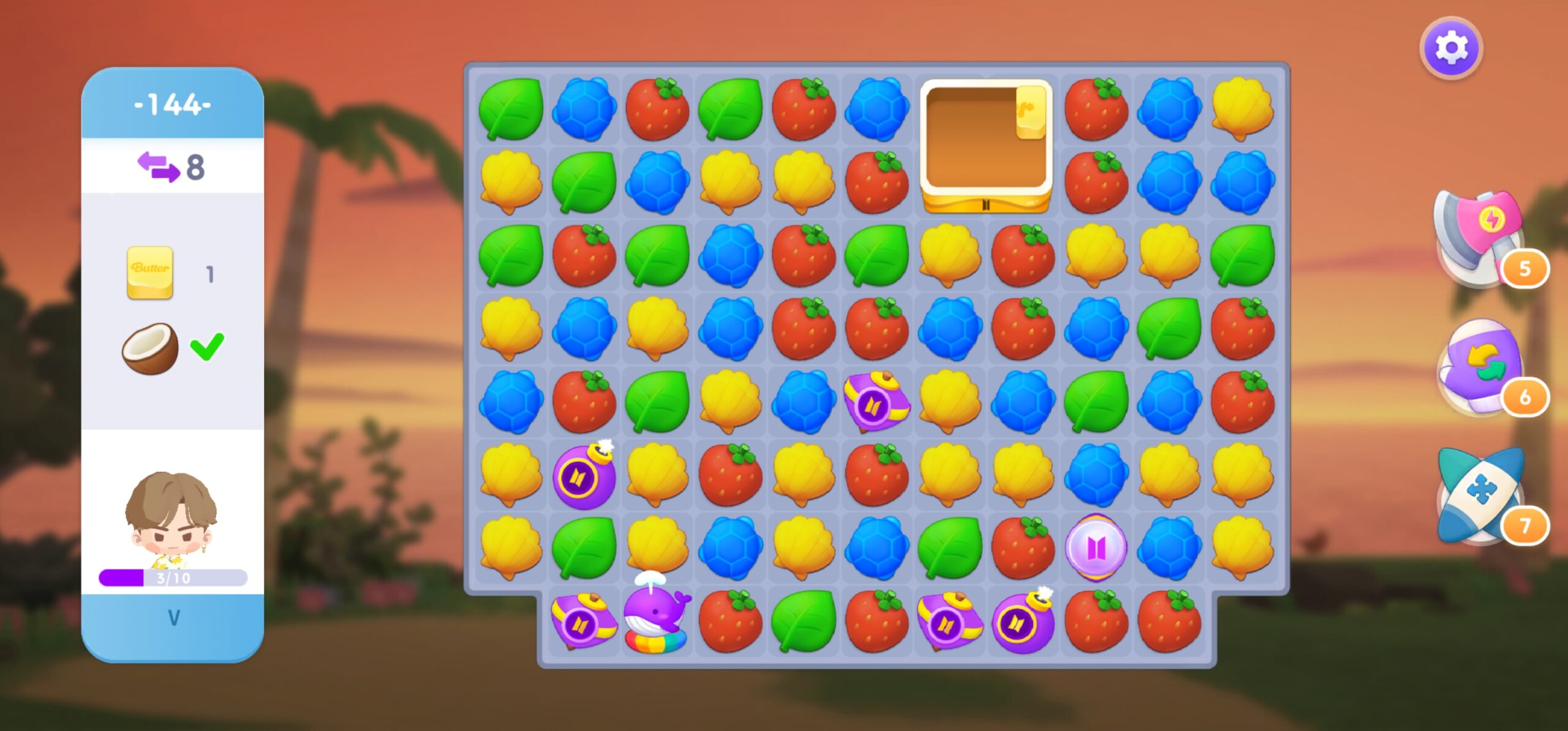Tap the coconut goal icon
This screenshot has width=1568, height=731.
(150, 348)
